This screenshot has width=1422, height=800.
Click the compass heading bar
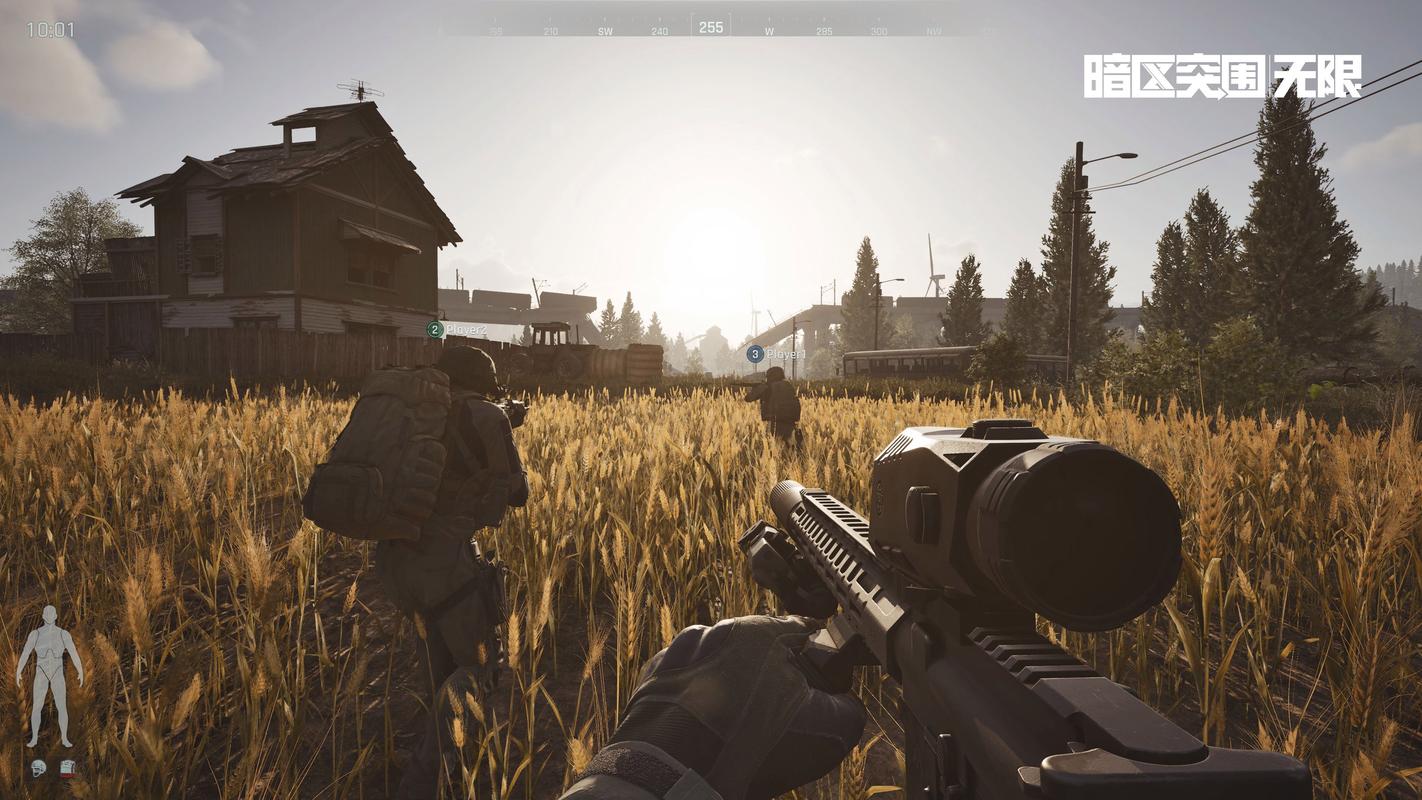711,27
